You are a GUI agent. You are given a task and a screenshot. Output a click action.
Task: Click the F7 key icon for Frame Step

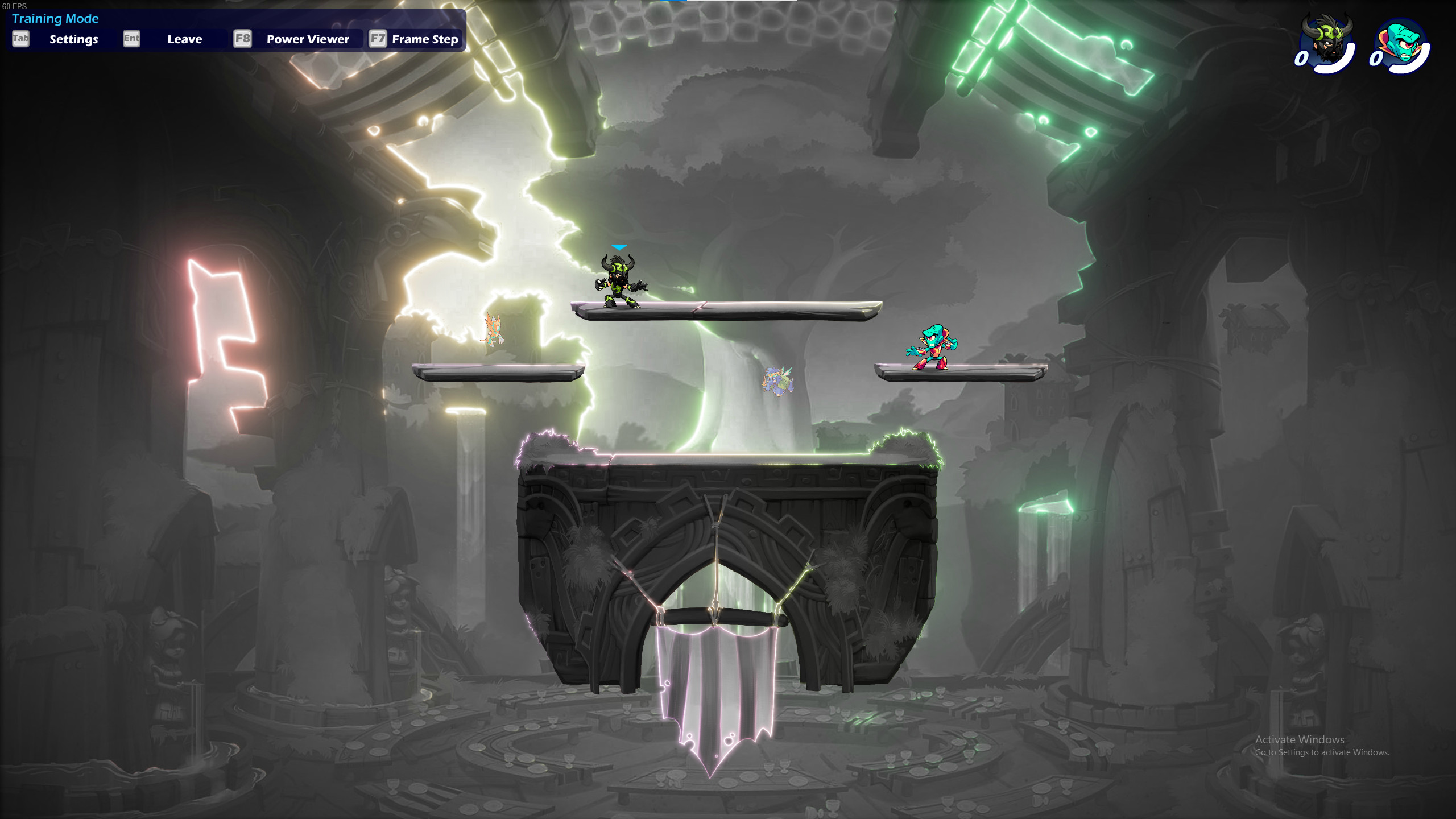[x=378, y=39]
